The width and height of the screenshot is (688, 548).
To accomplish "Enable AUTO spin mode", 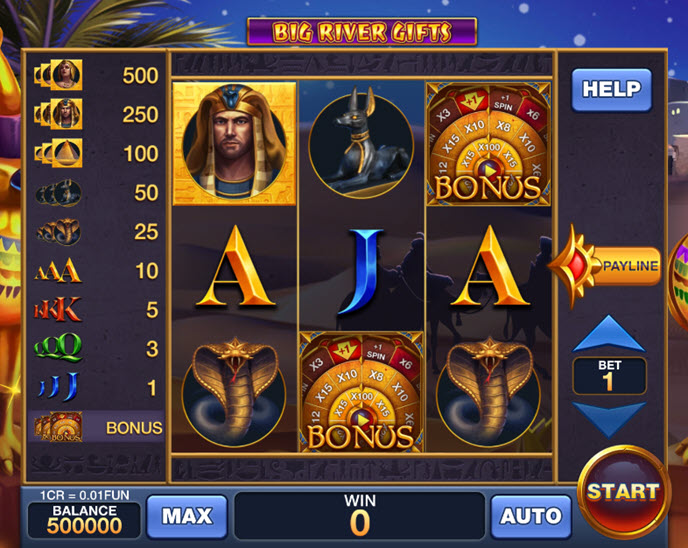I will click(530, 516).
